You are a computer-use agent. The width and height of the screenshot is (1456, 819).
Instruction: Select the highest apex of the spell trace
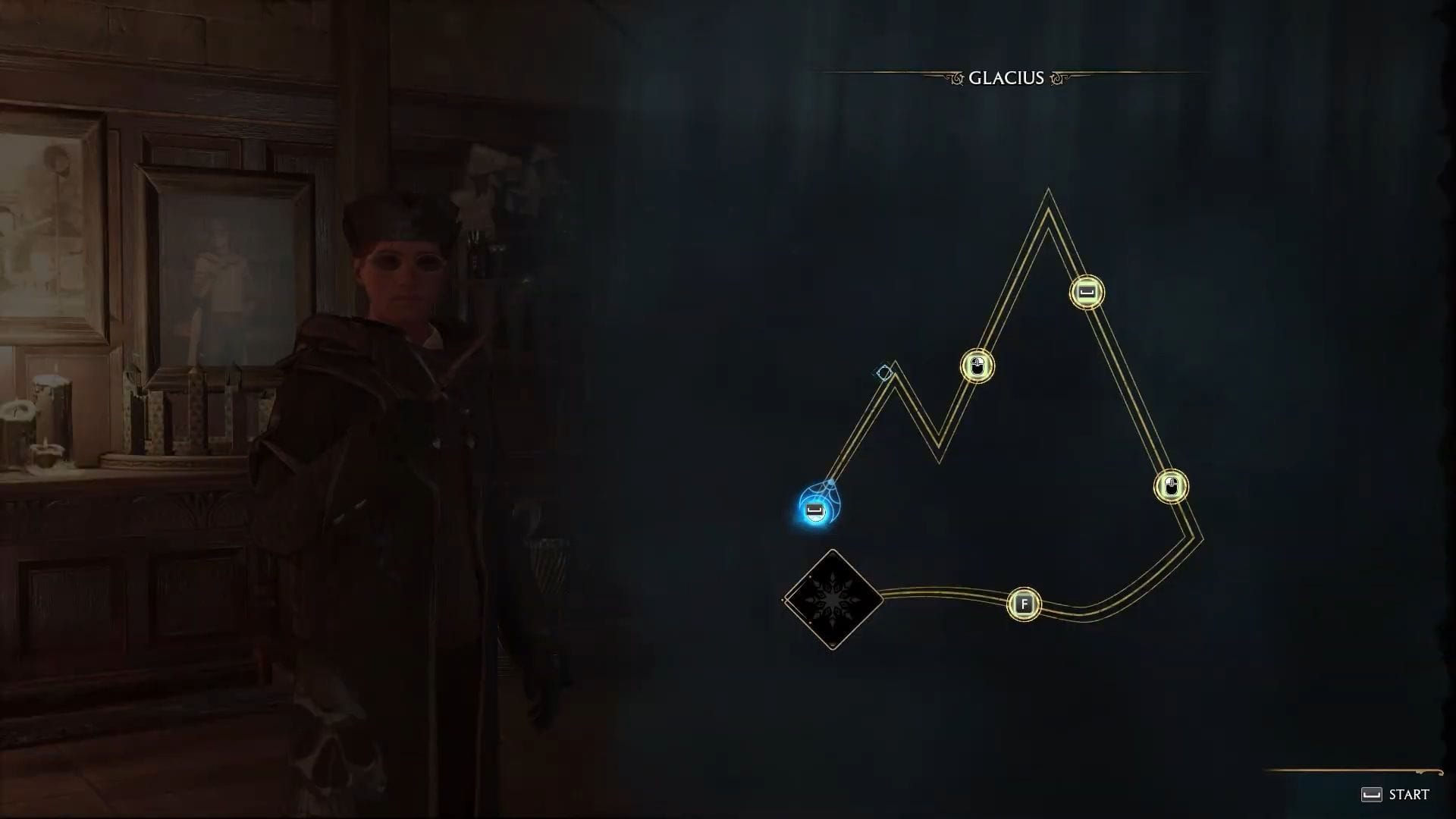(x=1049, y=191)
